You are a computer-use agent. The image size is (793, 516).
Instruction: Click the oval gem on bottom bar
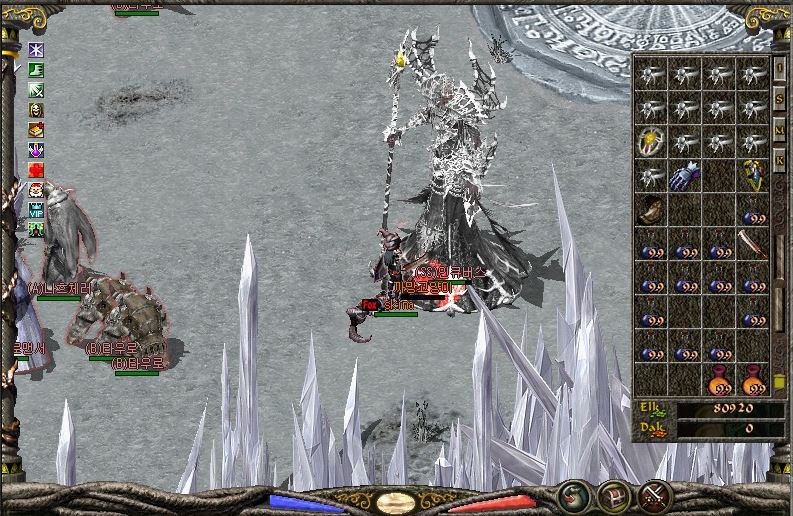click(x=396, y=503)
